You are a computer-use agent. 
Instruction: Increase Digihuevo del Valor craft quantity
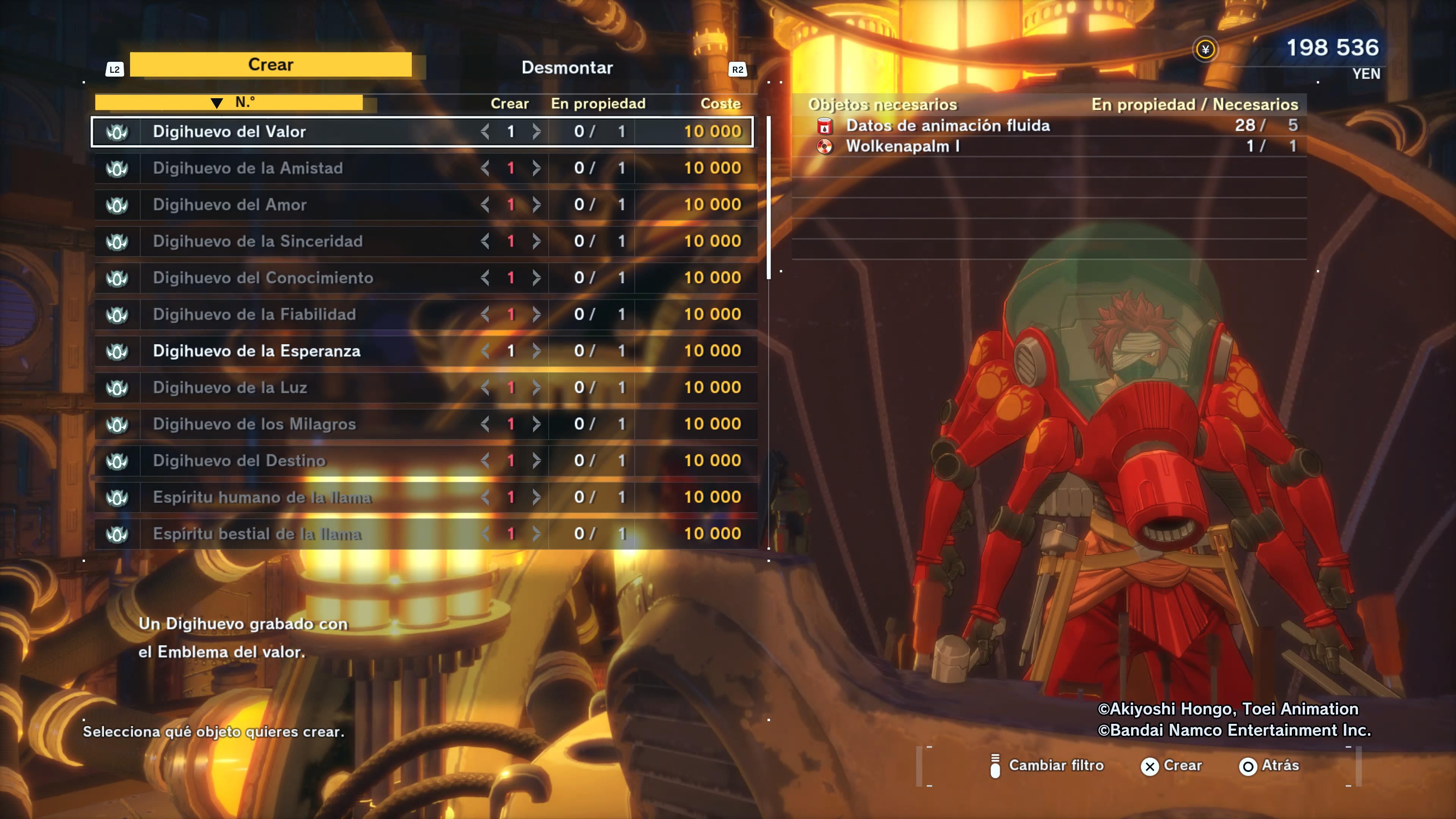pos(536,132)
